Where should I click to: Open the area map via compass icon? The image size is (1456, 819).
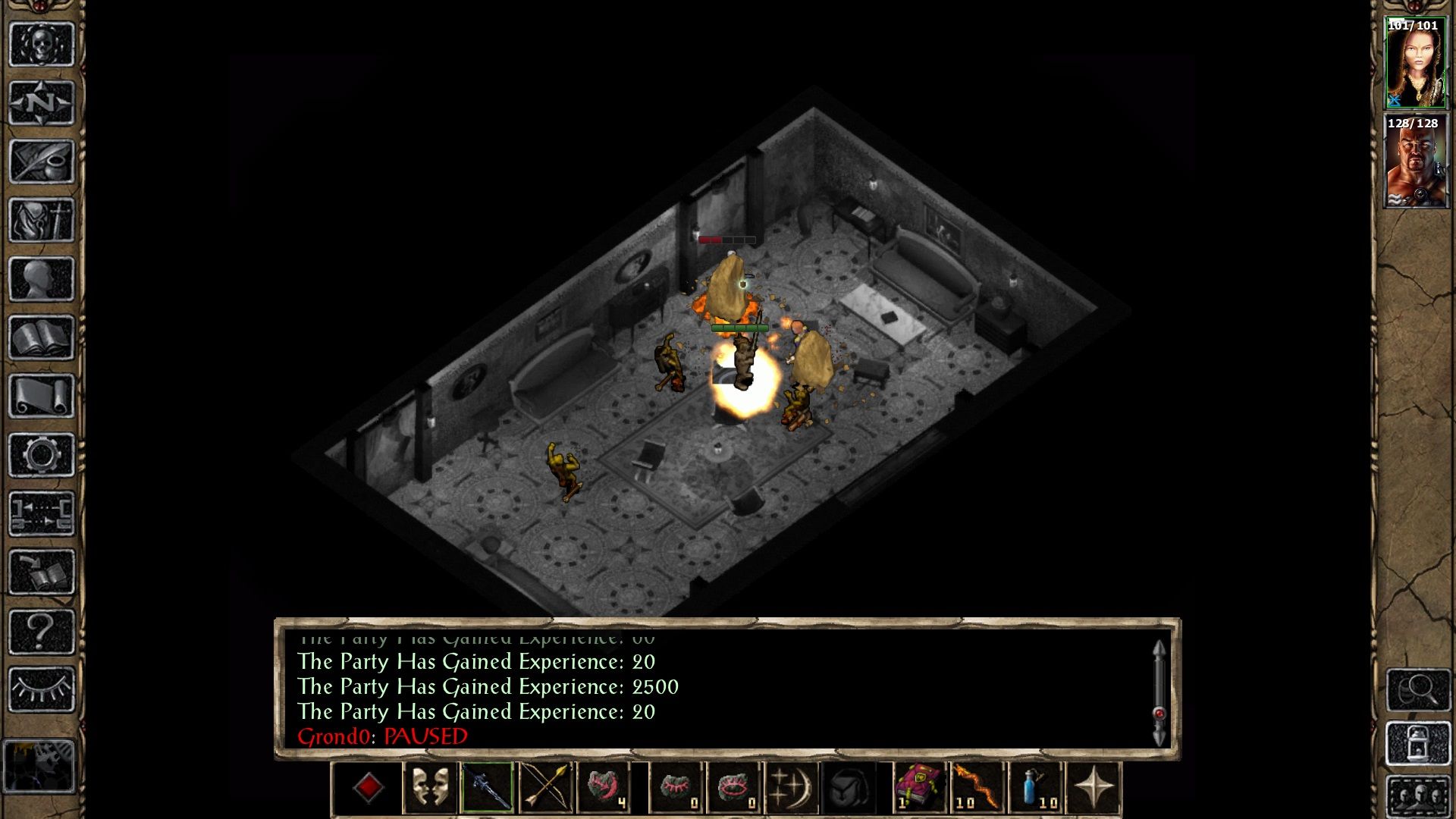point(42,102)
